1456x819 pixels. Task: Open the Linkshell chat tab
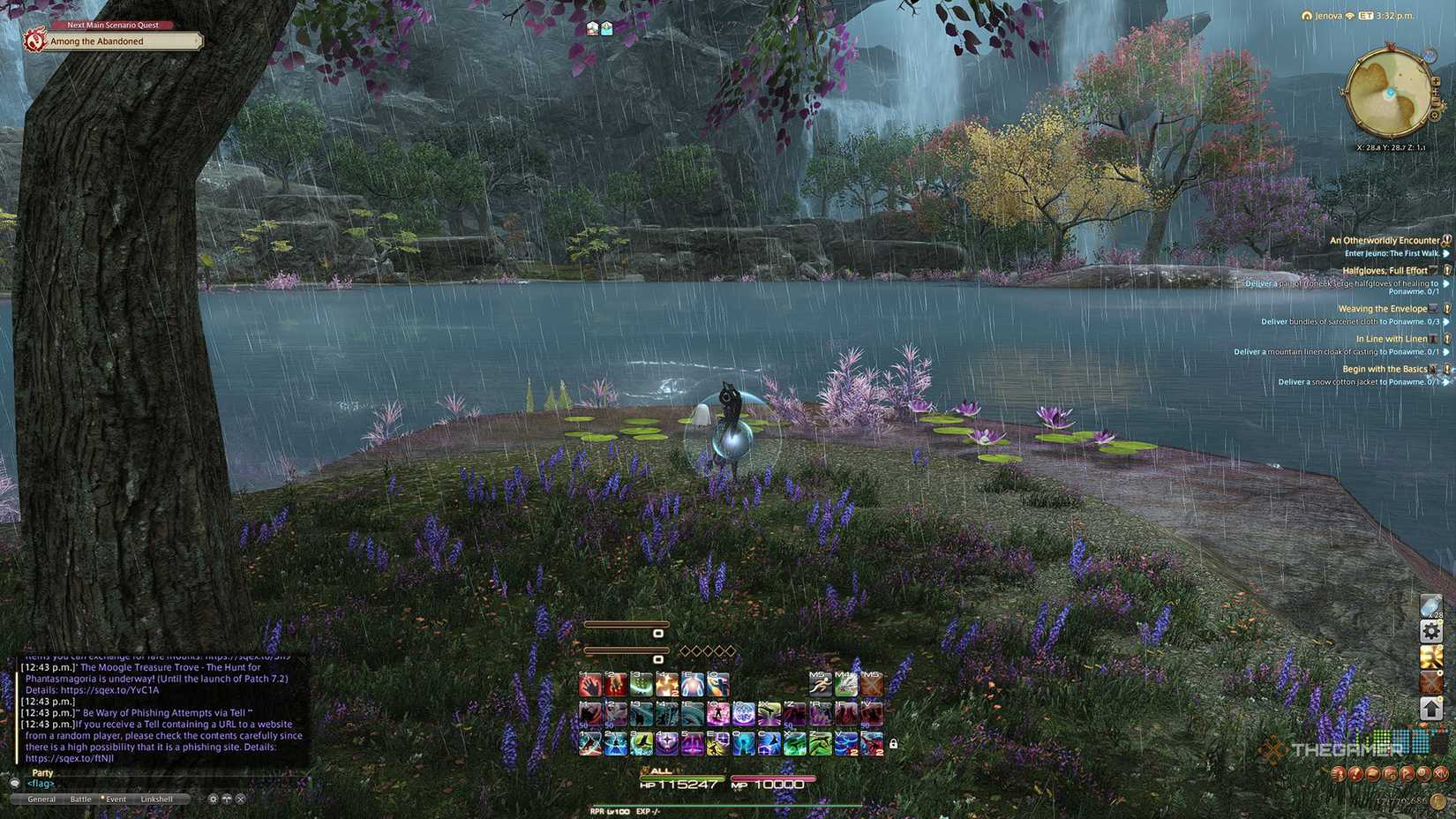(x=157, y=798)
